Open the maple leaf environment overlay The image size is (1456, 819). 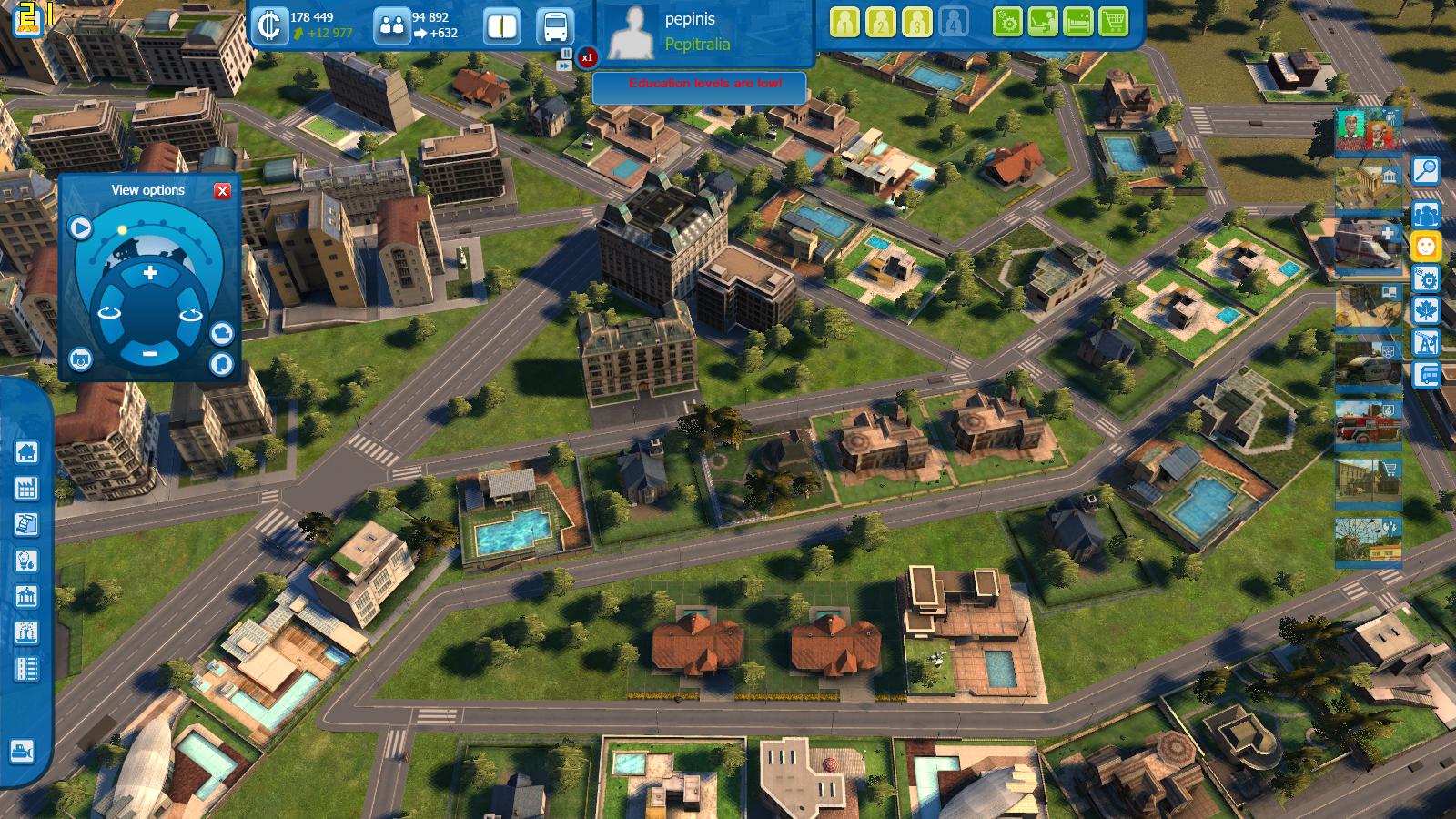pos(1426,310)
